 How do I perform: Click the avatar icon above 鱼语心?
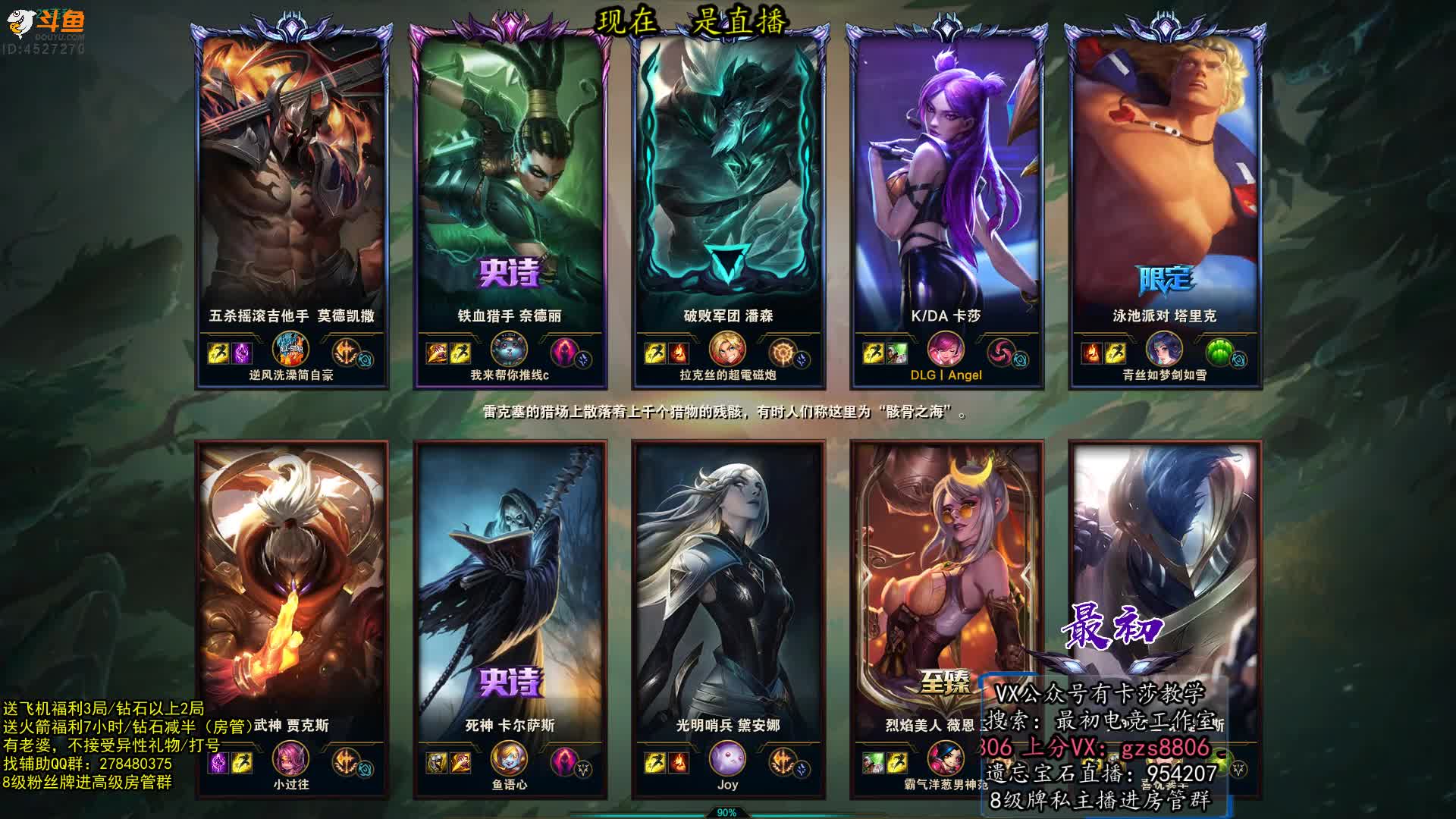coord(510,760)
